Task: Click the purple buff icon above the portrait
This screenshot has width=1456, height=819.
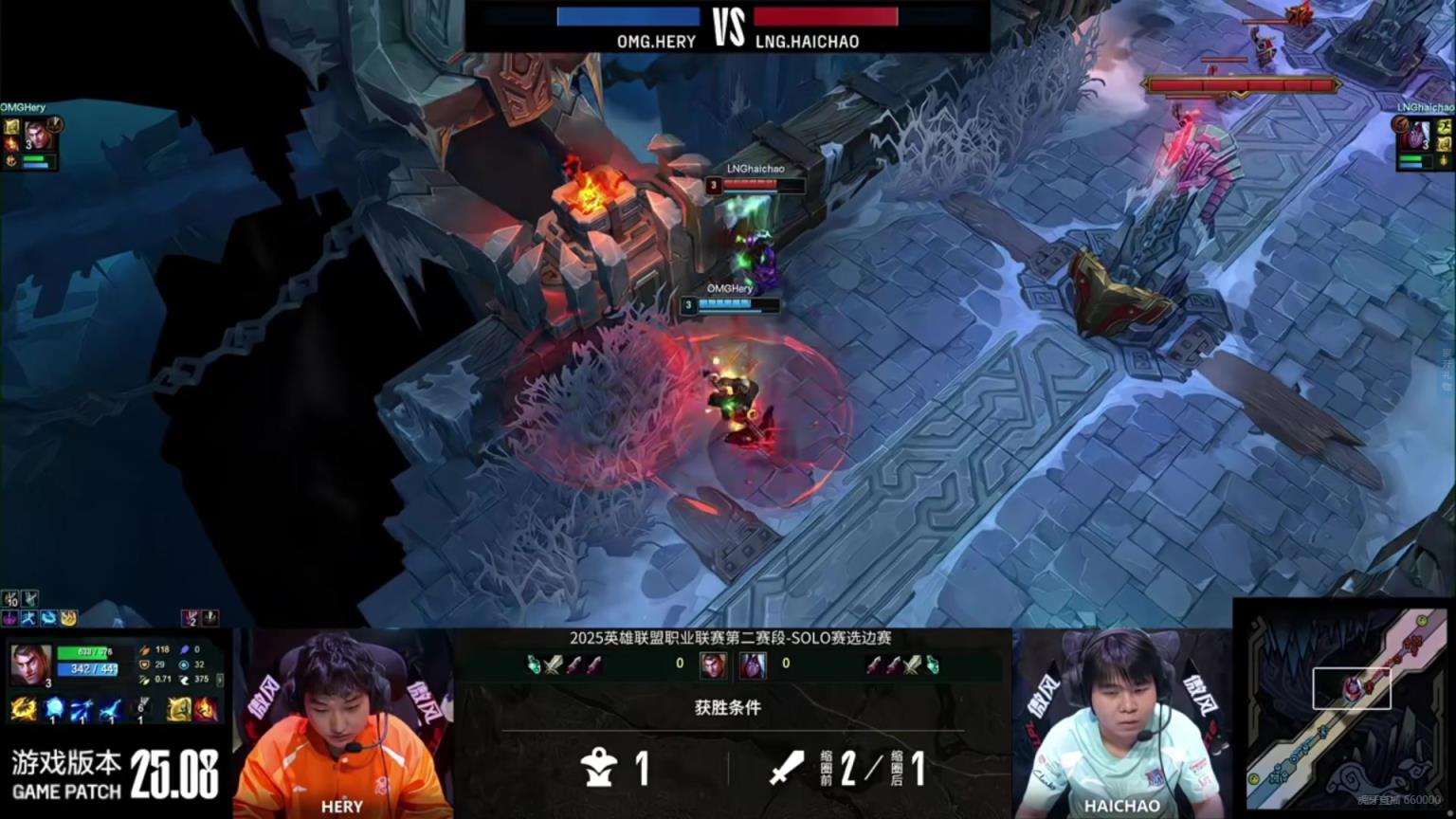Action: [x=10, y=619]
